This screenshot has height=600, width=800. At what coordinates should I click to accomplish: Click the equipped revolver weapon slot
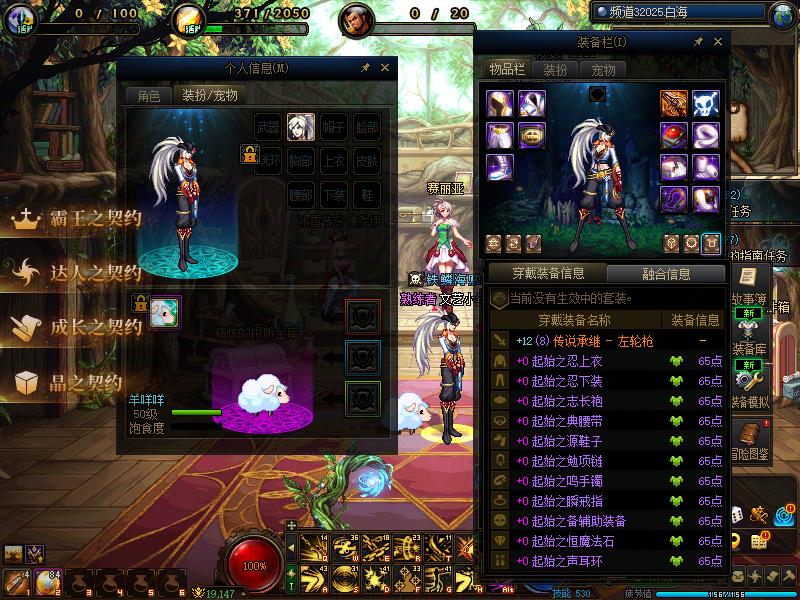click(x=674, y=104)
